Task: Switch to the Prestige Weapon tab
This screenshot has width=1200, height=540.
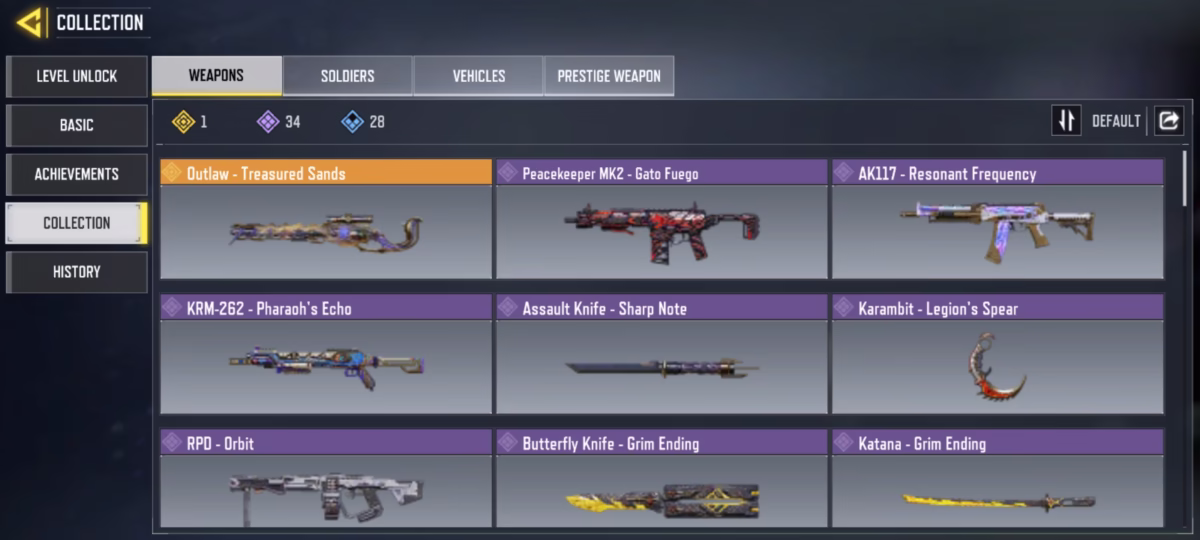Action: pyautogui.click(x=608, y=76)
